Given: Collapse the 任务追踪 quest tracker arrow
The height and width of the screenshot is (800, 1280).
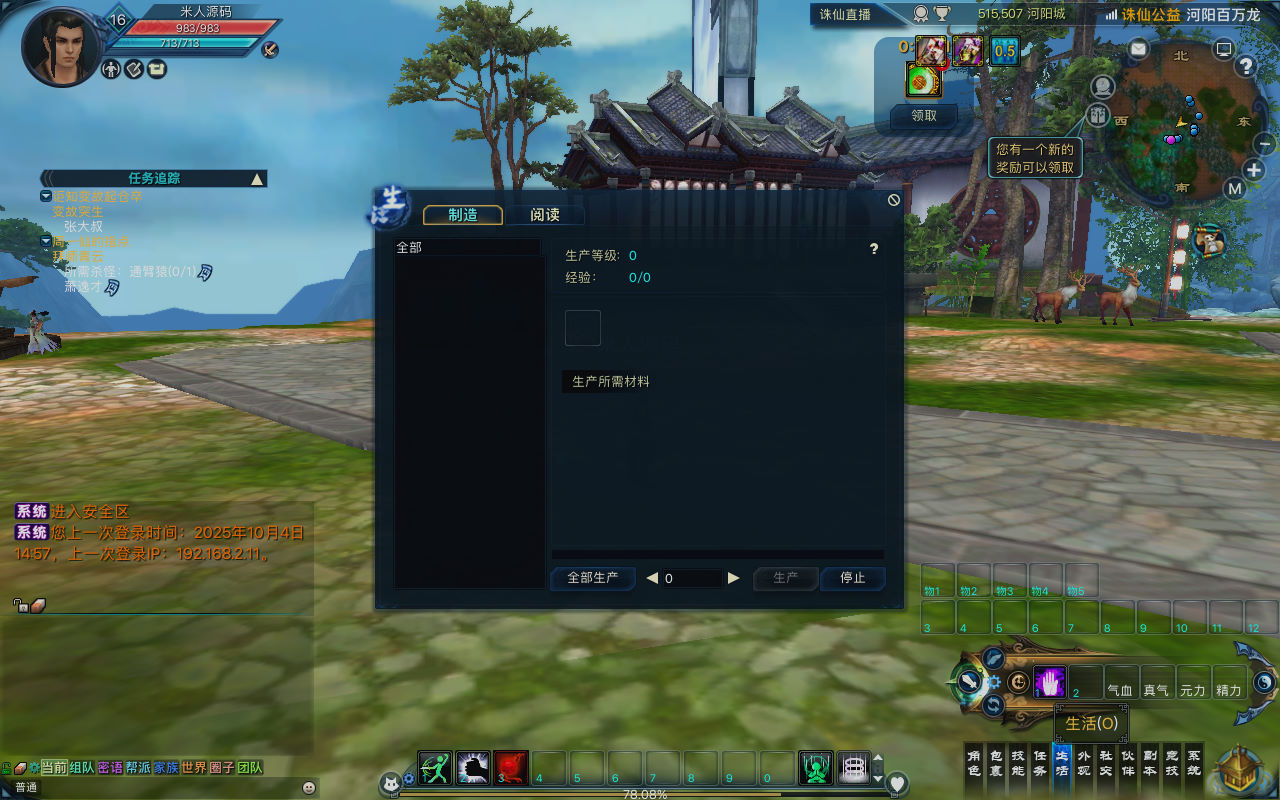Looking at the screenshot, I should pos(257,179).
